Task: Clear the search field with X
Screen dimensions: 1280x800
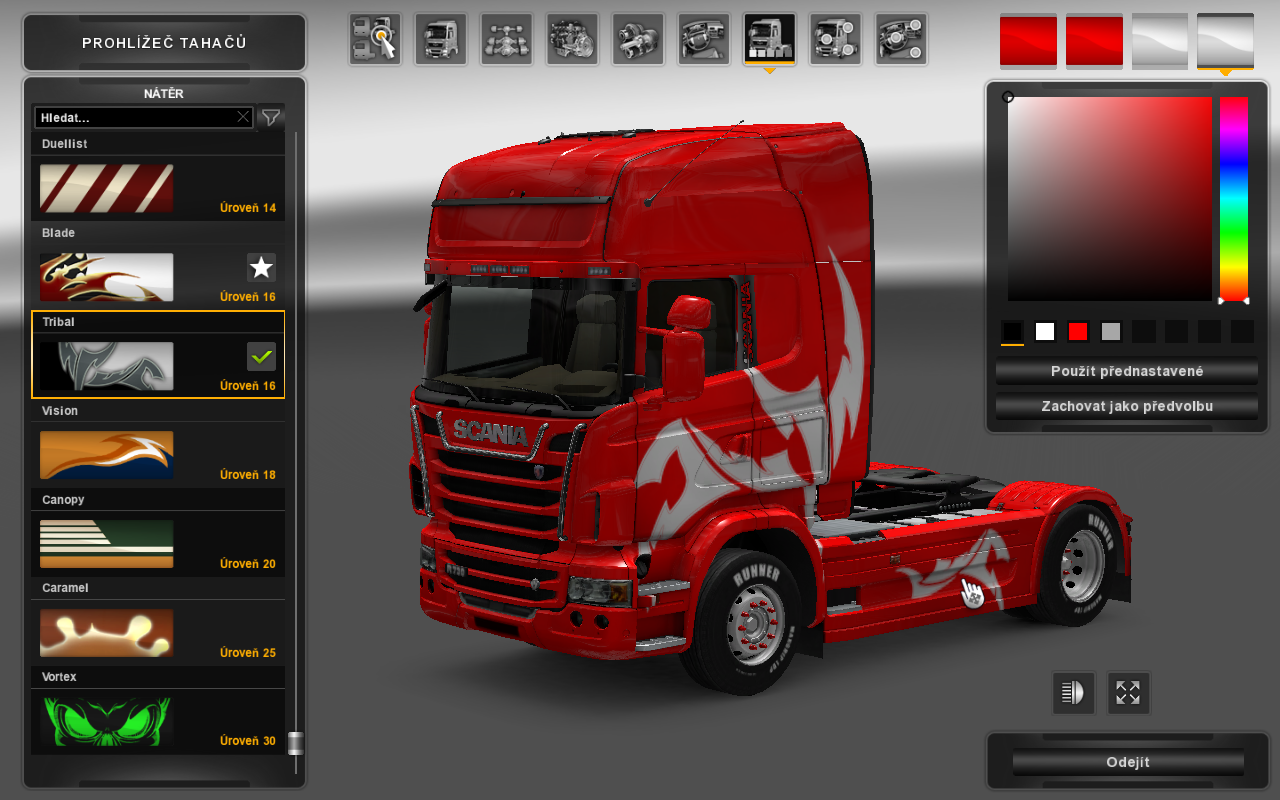Action: [243, 117]
